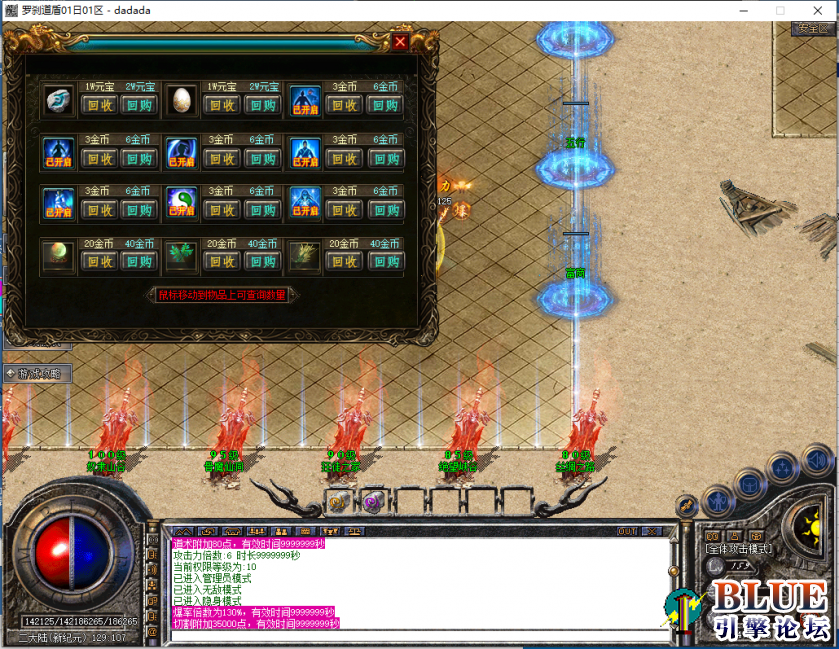Image resolution: width=839 pixels, height=649 pixels.
Task: Select the yin-yang skill icon
Action: pos(181,204)
